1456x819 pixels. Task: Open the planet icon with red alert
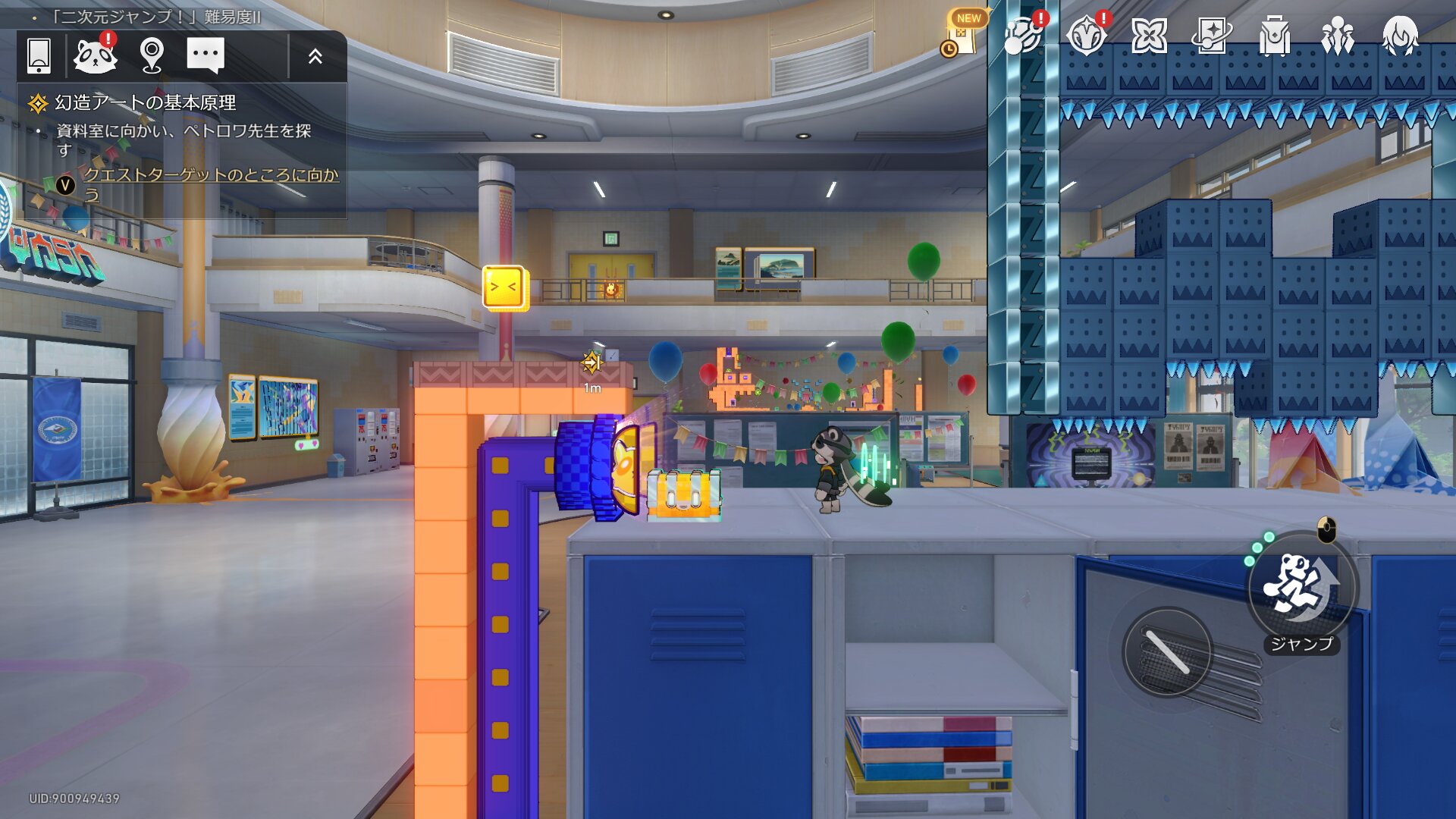coord(1021,36)
